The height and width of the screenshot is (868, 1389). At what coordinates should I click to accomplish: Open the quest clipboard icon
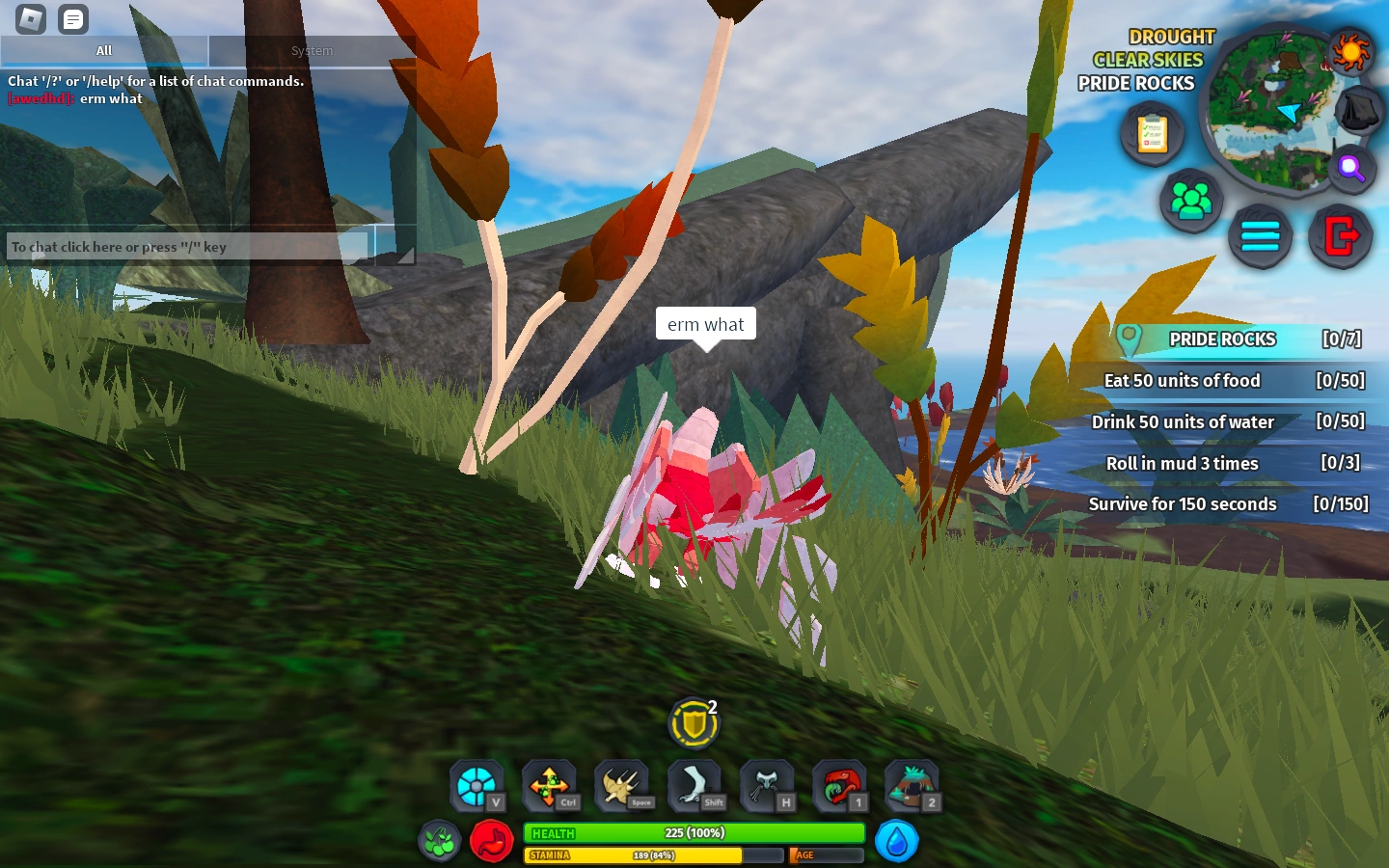pyautogui.click(x=1153, y=133)
